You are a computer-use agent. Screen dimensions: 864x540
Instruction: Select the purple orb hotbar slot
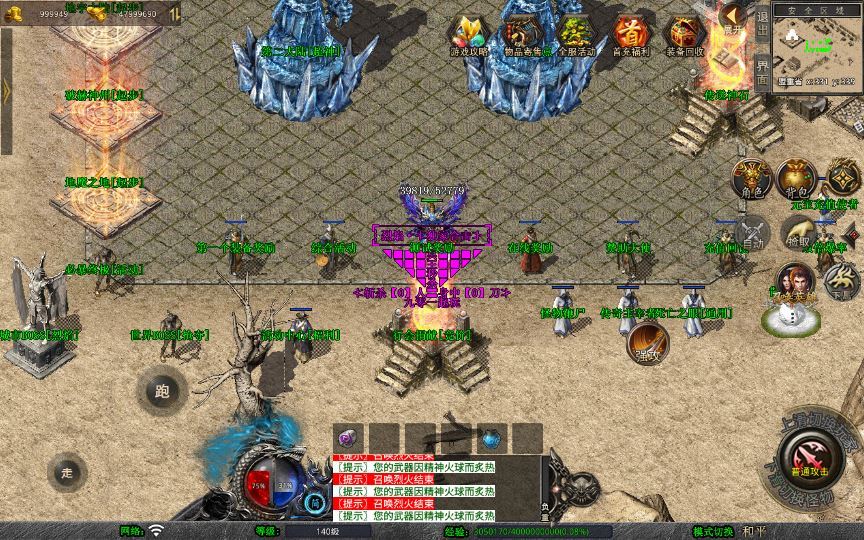(x=347, y=438)
